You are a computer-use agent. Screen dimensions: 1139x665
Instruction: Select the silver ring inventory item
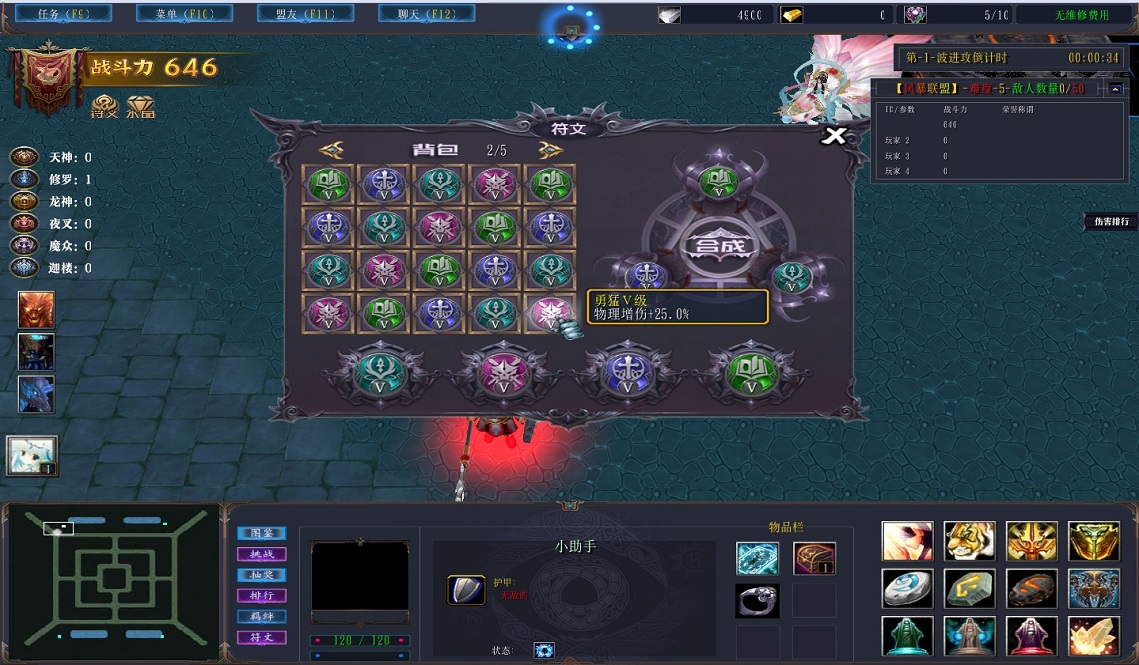pyautogui.click(x=757, y=600)
